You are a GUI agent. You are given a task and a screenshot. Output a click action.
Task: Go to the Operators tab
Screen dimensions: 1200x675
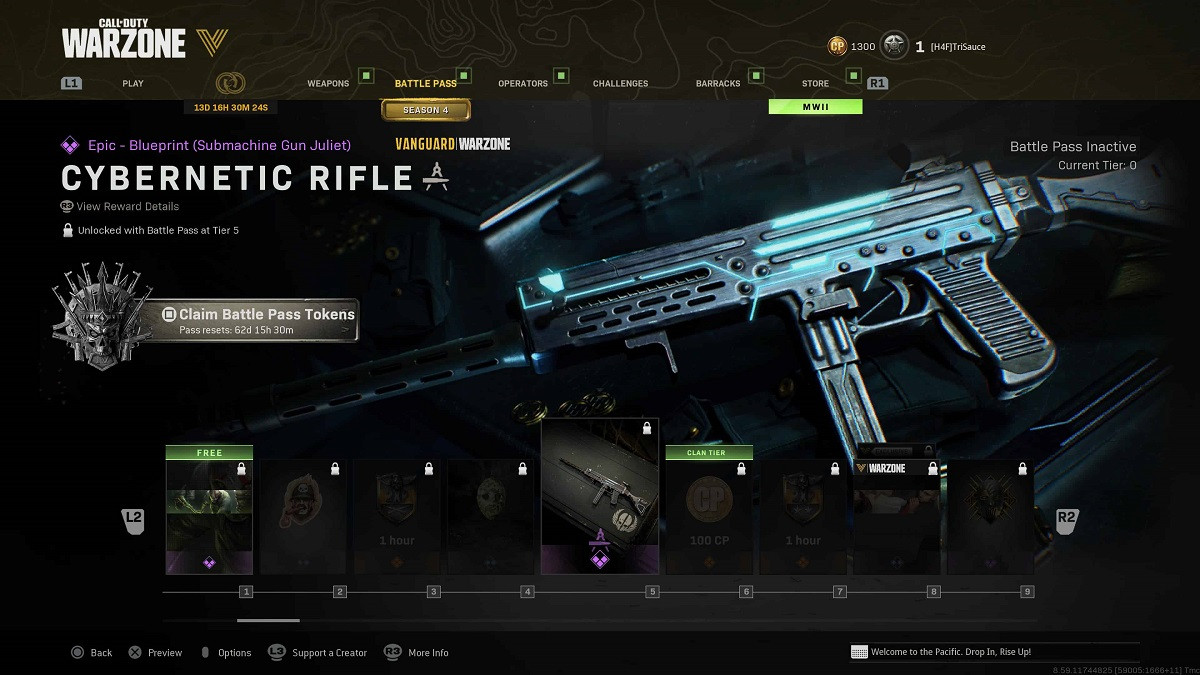523,83
